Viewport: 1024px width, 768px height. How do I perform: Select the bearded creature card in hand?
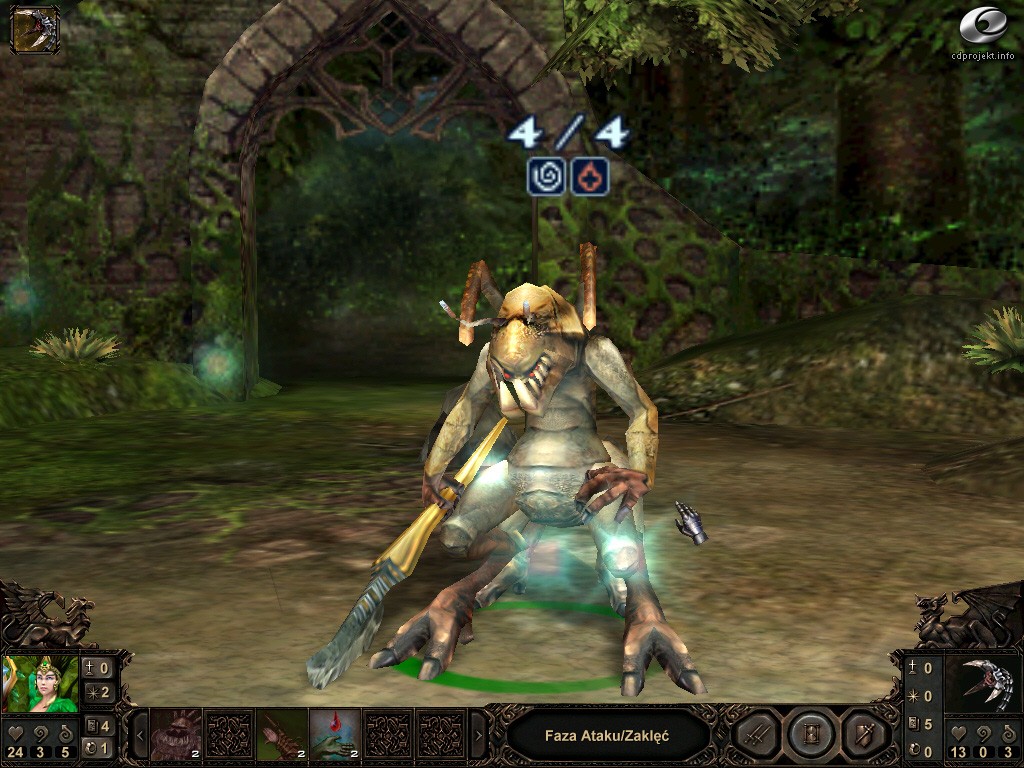pyautogui.click(x=176, y=735)
